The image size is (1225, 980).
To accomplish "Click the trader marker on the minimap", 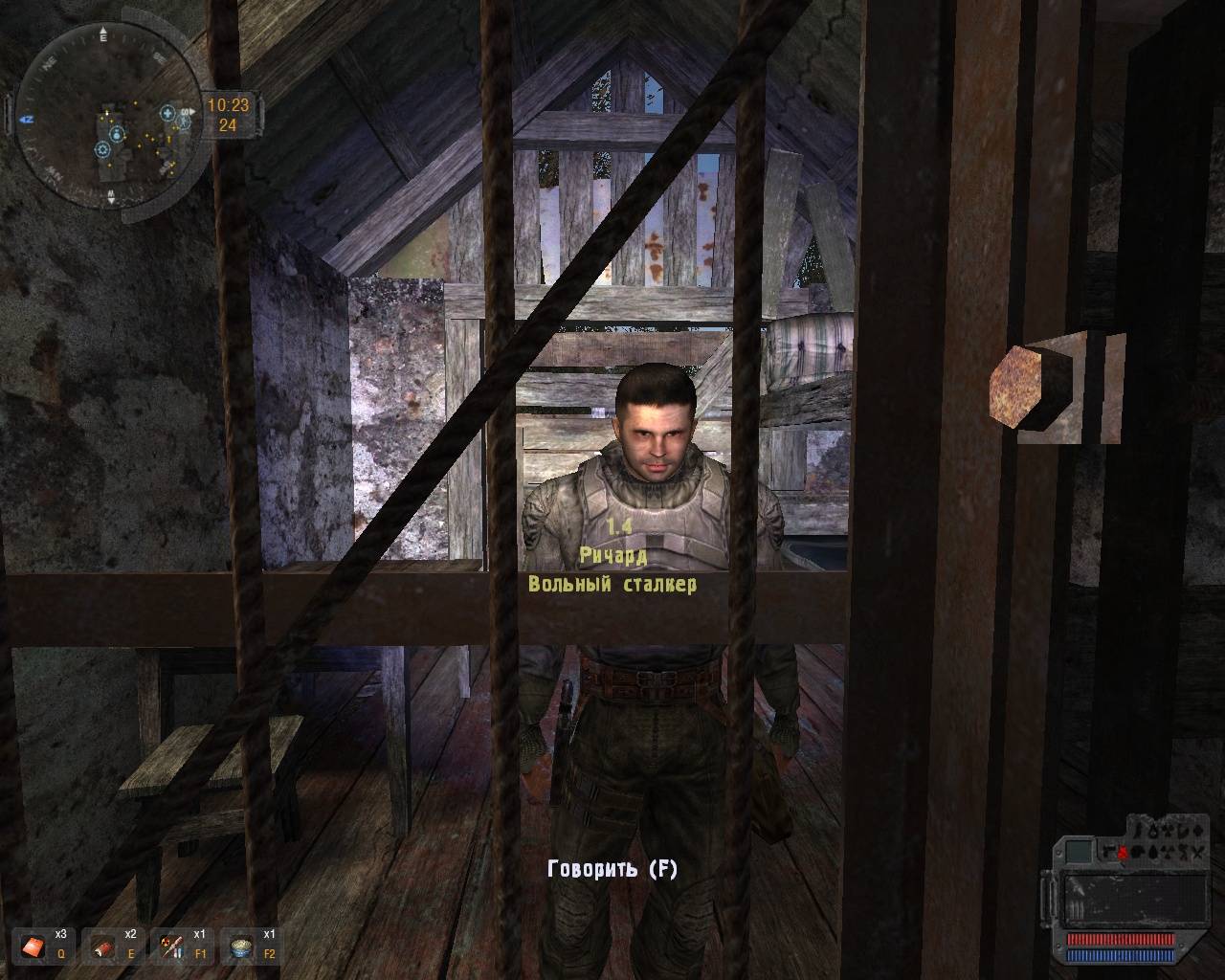I will (x=118, y=136).
